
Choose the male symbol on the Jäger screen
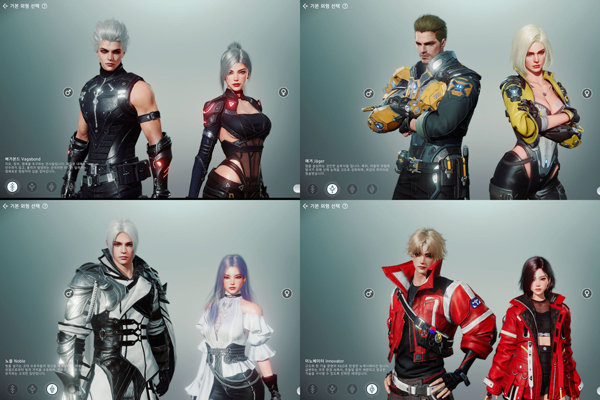point(369,92)
